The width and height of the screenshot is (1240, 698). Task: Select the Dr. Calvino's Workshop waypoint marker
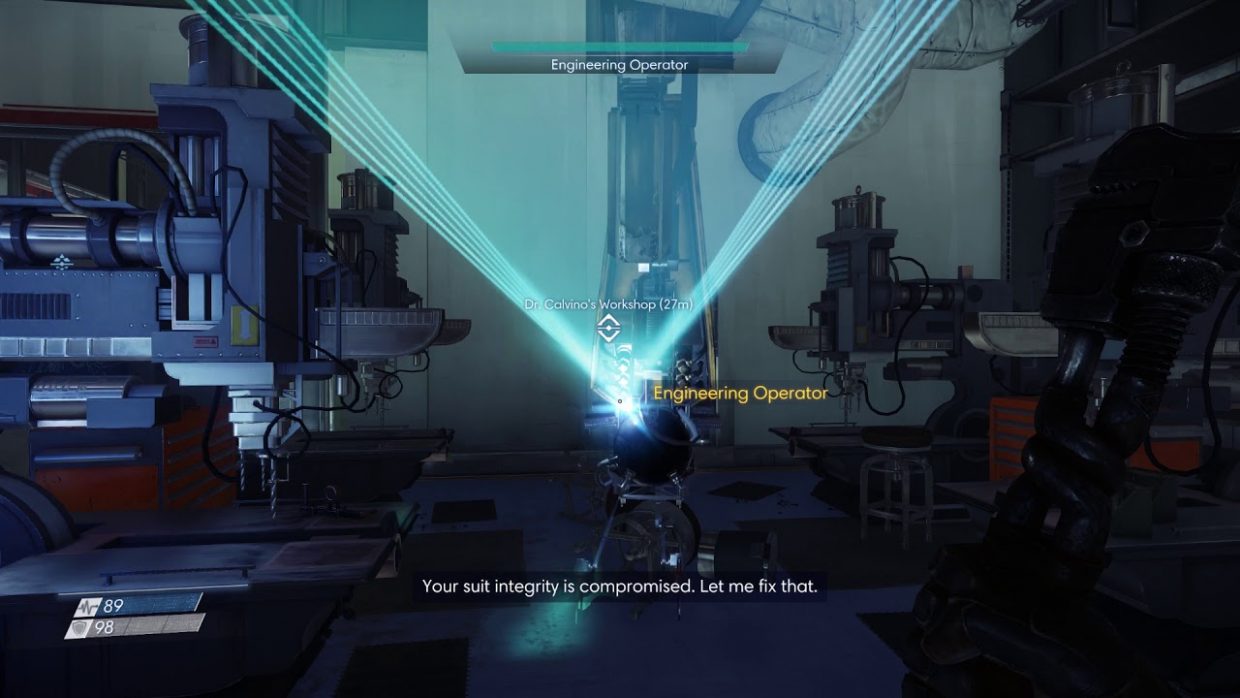click(x=607, y=326)
